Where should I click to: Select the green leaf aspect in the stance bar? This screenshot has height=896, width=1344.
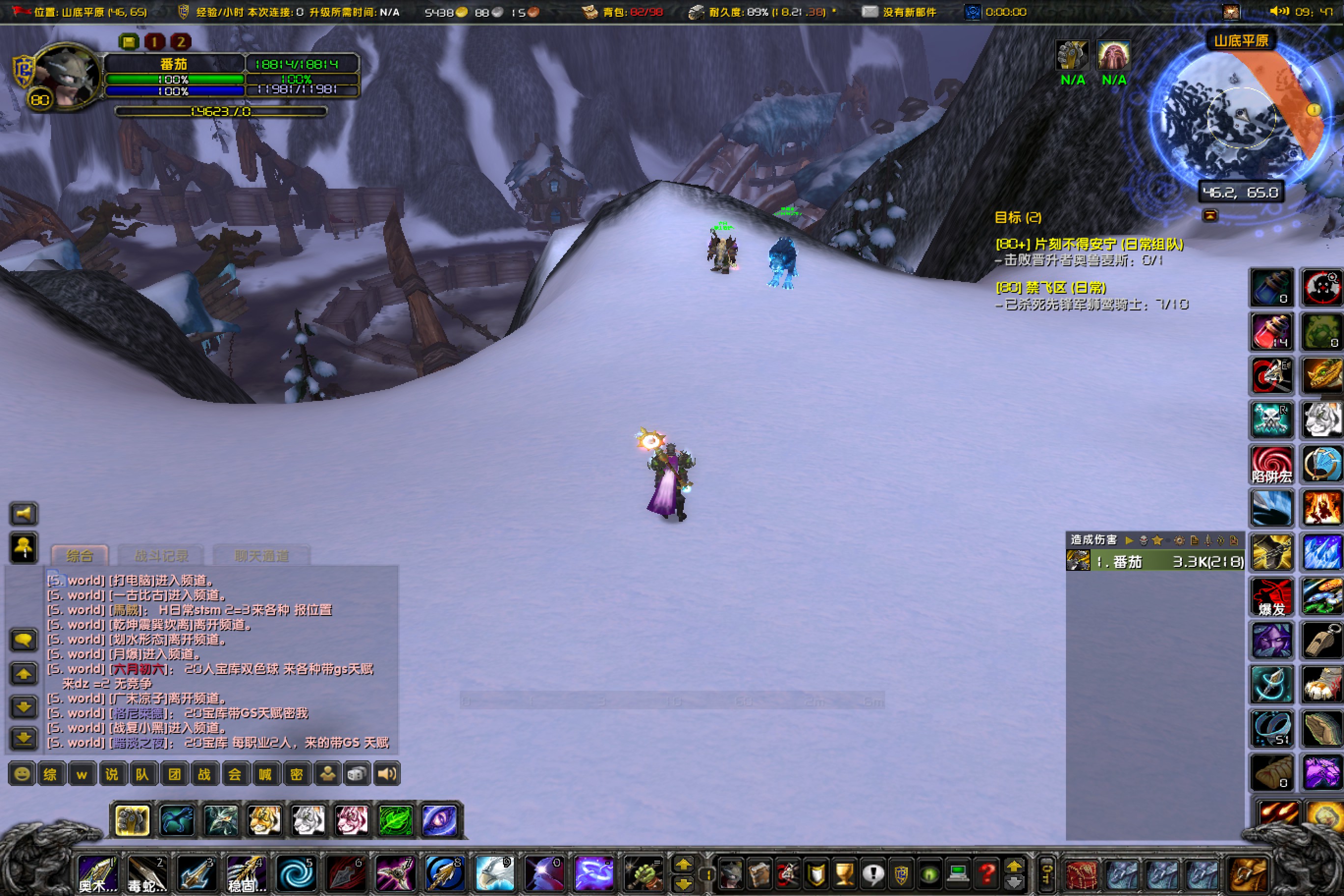[x=395, y=820]
